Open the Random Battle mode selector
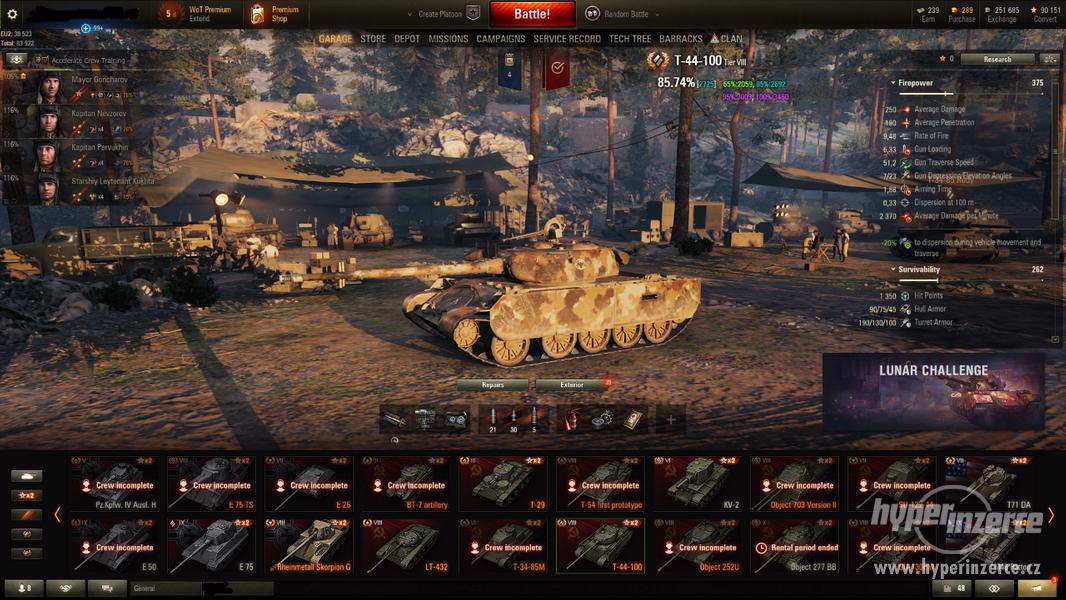 tap(618, 14)
